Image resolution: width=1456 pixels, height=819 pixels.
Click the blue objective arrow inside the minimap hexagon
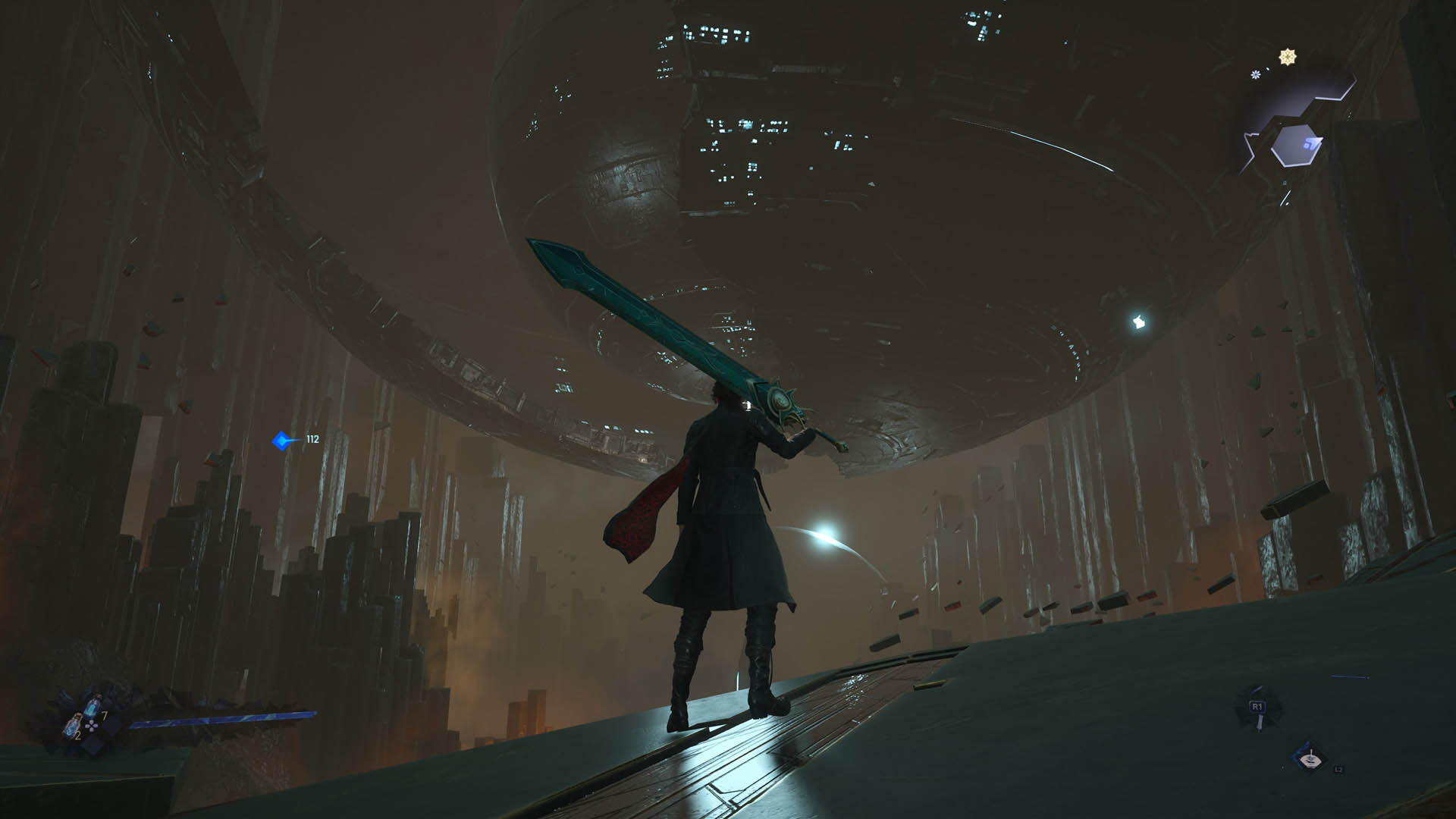click(1313, 144)
